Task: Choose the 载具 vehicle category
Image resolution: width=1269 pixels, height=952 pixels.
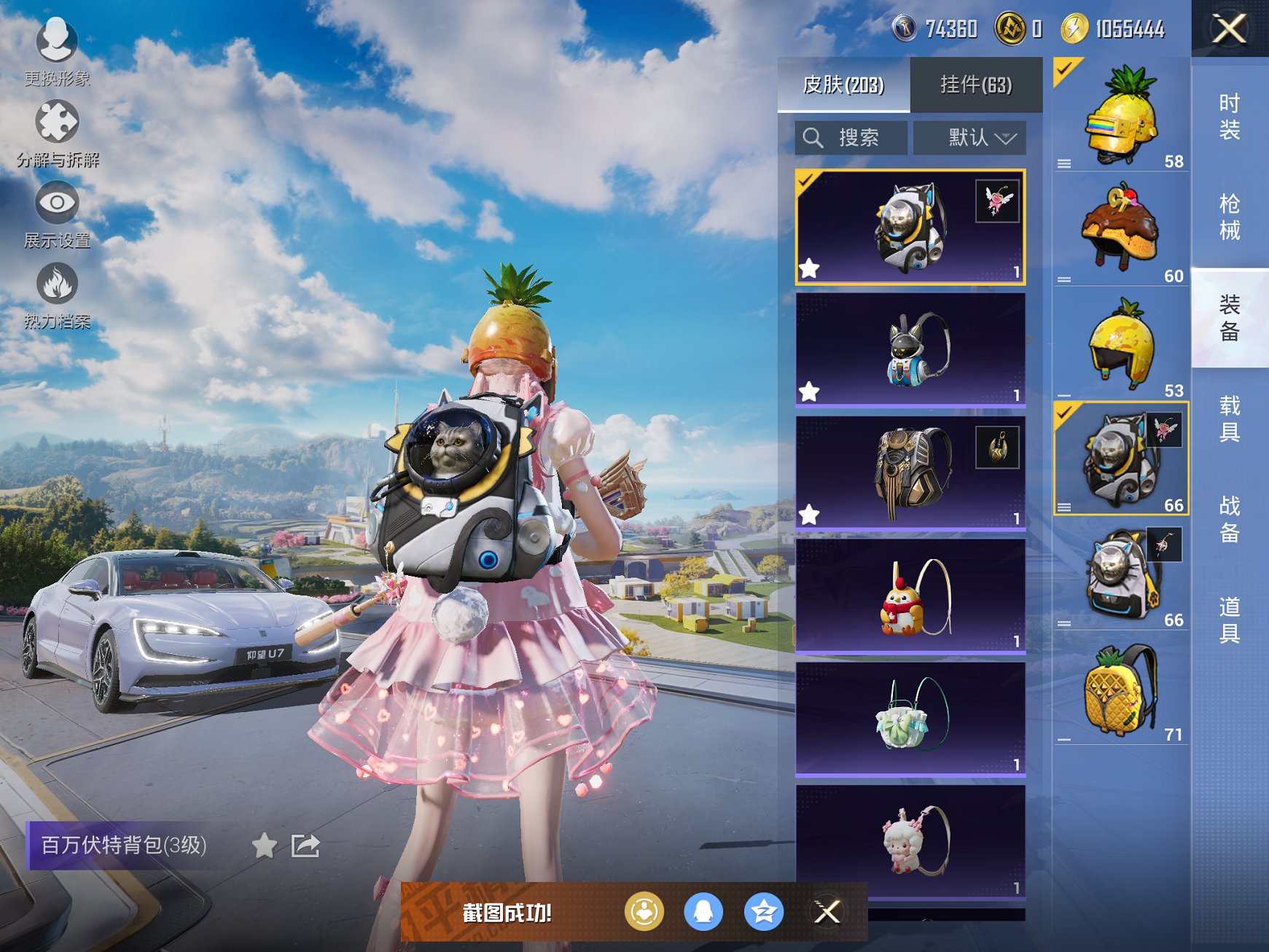Action: pyautogui.click(x=1229, y=419)
